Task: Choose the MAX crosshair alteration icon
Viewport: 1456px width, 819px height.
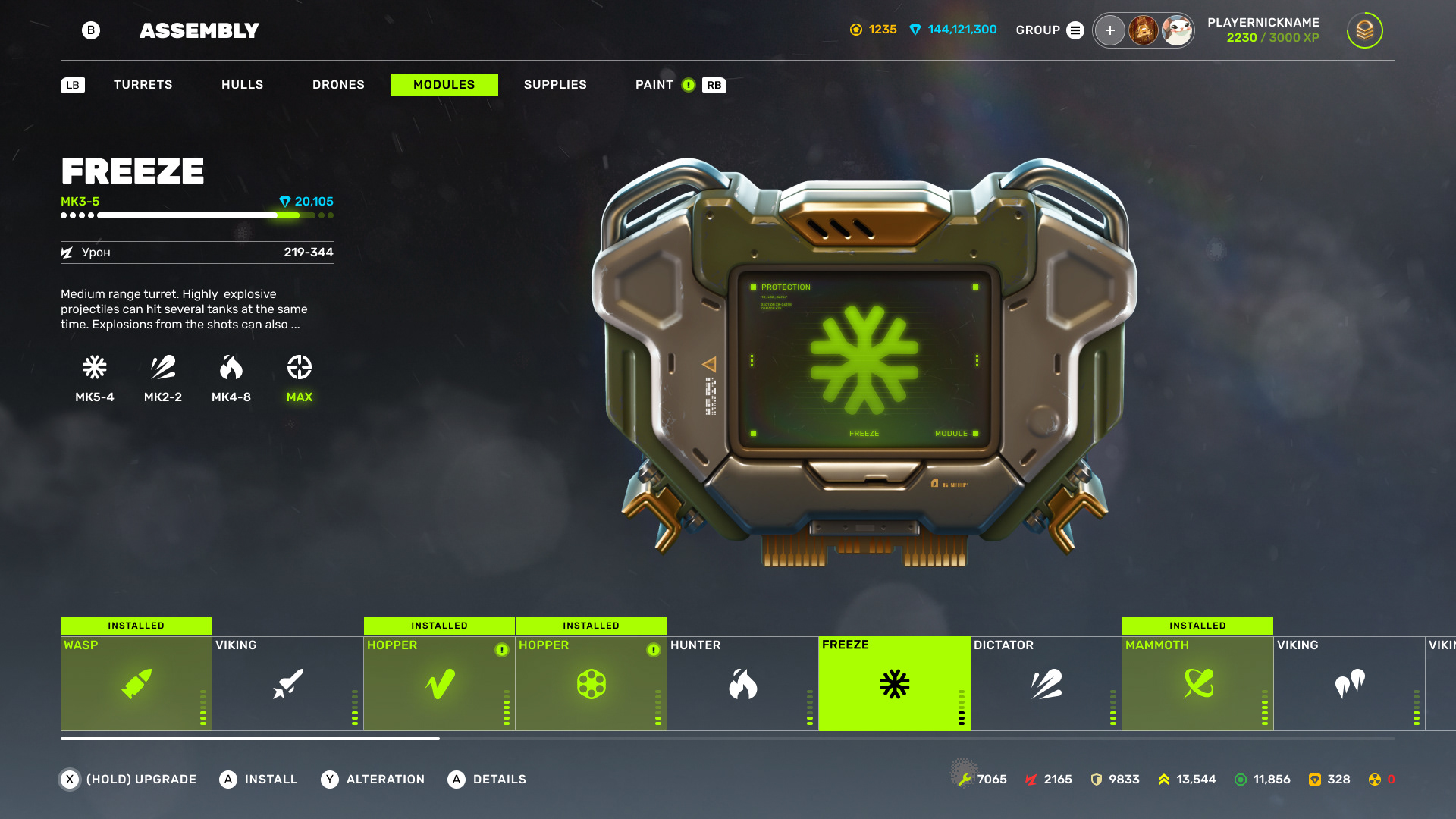Action: click(300, 369)
